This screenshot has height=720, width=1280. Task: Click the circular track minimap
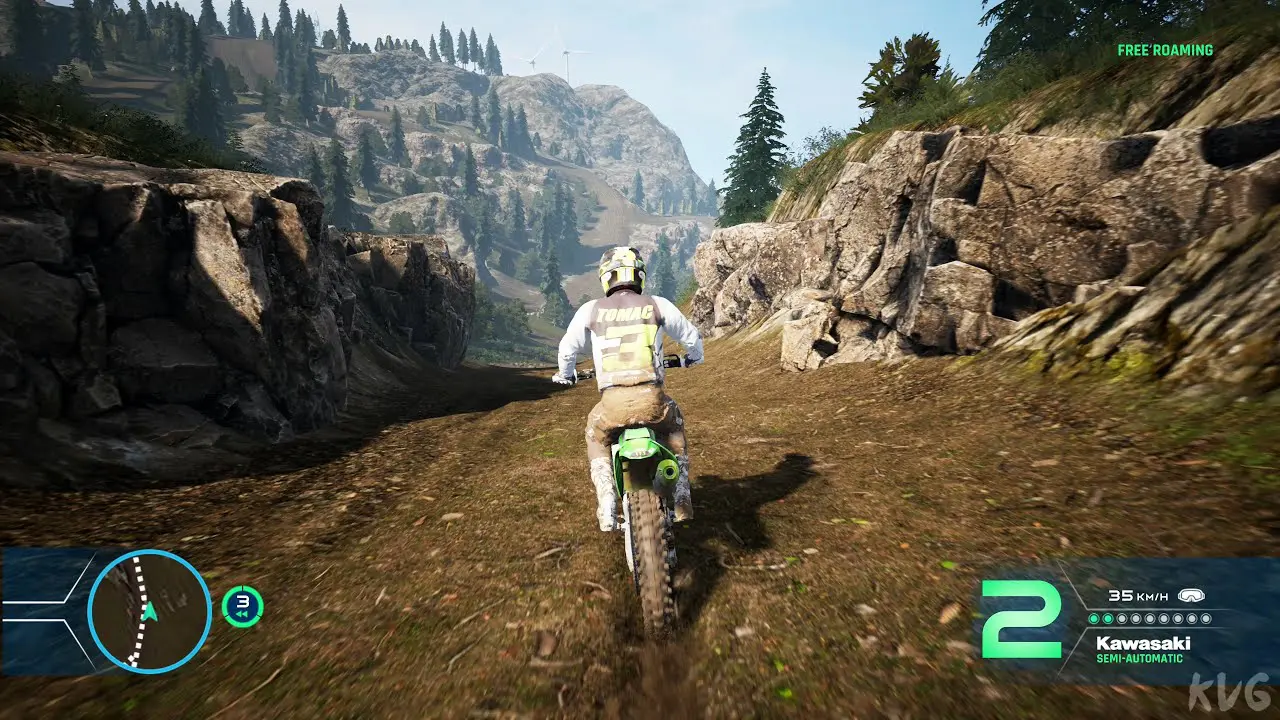click(x=149, y=610)
